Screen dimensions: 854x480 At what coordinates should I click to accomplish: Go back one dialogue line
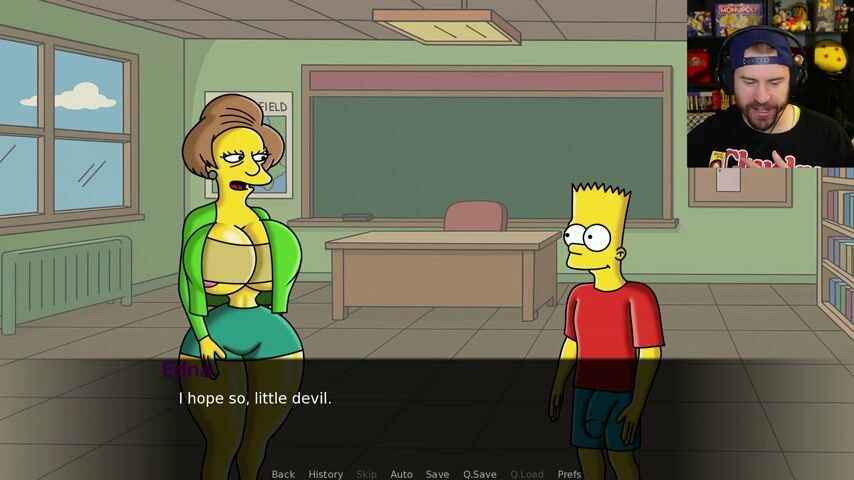point(283,474)
